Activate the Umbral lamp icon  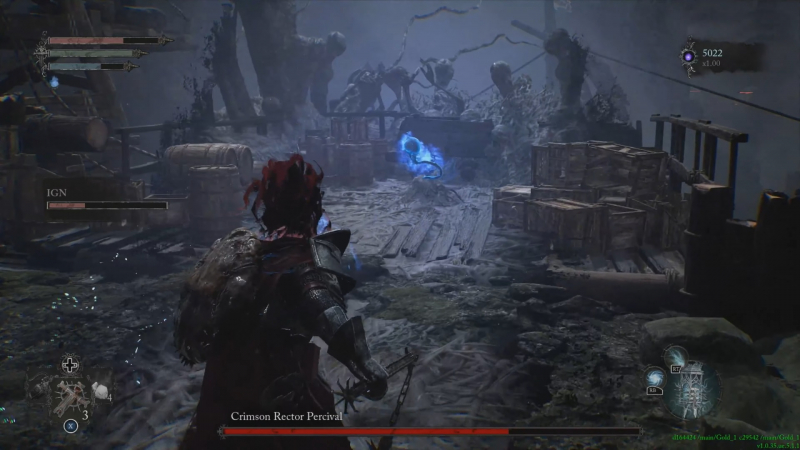(691, 391)
